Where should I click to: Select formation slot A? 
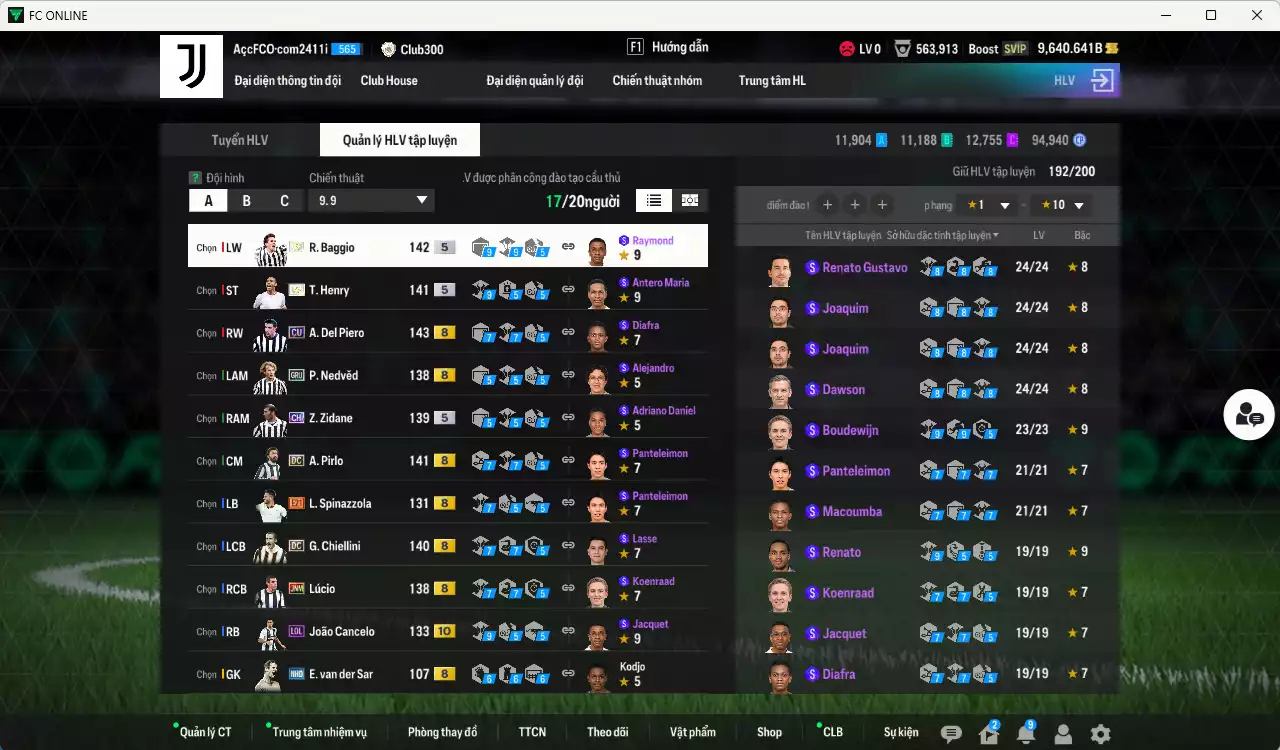(x=208, y=200)
